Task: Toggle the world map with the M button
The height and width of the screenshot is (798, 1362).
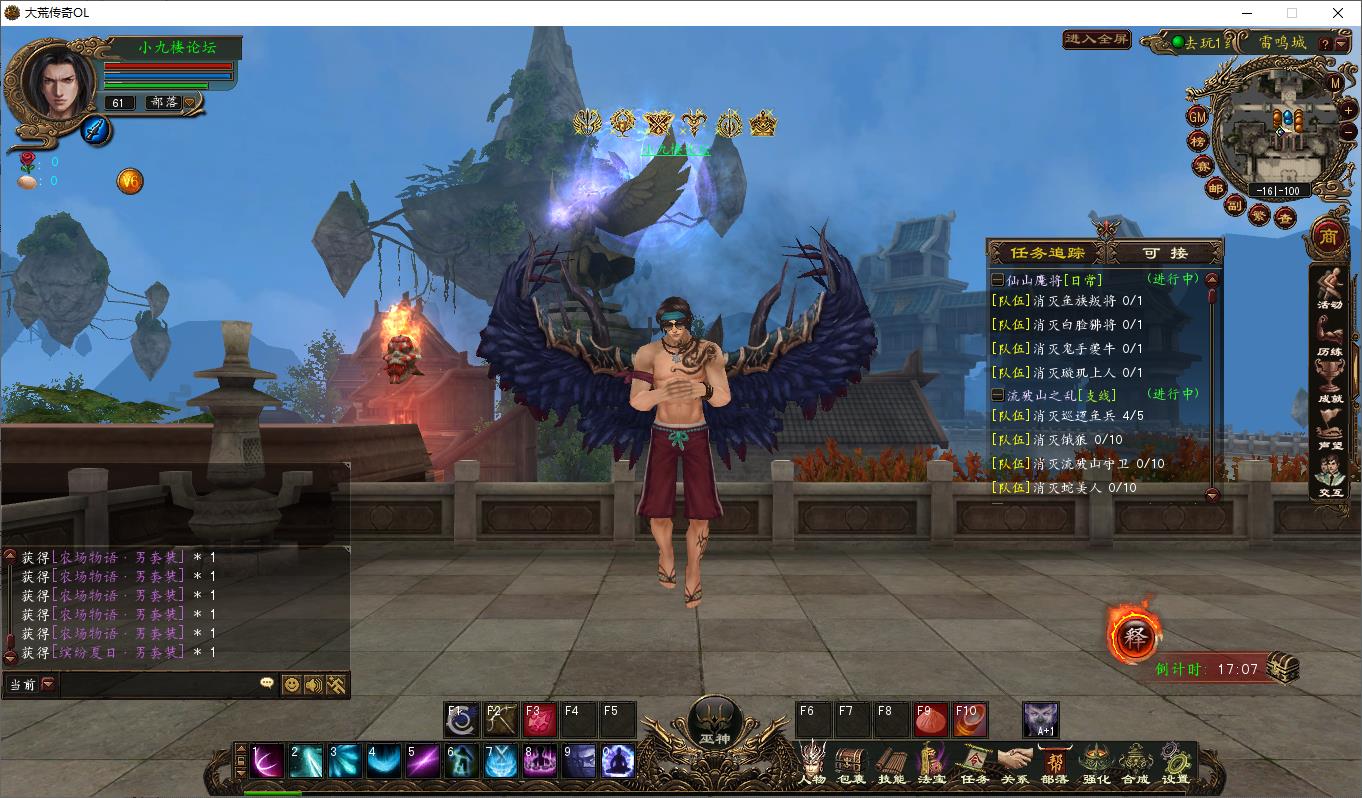Action: (x=1334, y=84)
